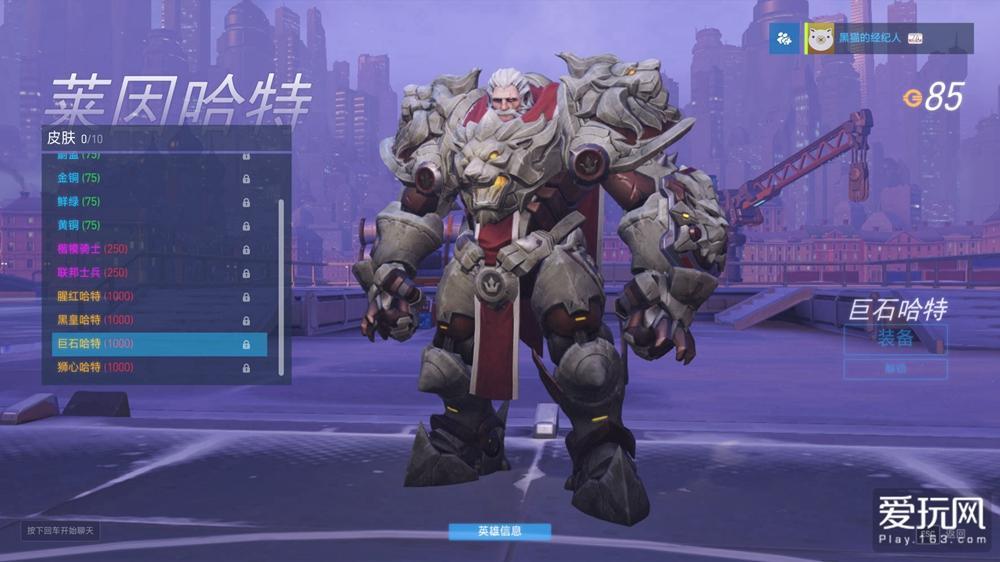This screenshot has height=562, width=1000.
Task: Click the 装备 equip button
Action: [x=895, y=338]
